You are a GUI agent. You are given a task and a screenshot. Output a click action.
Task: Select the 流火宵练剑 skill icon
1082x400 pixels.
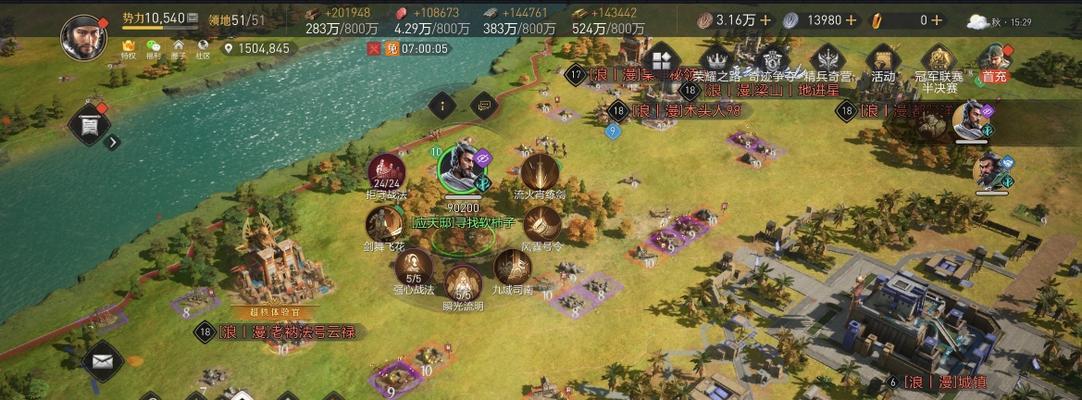[x=539, y=172]
